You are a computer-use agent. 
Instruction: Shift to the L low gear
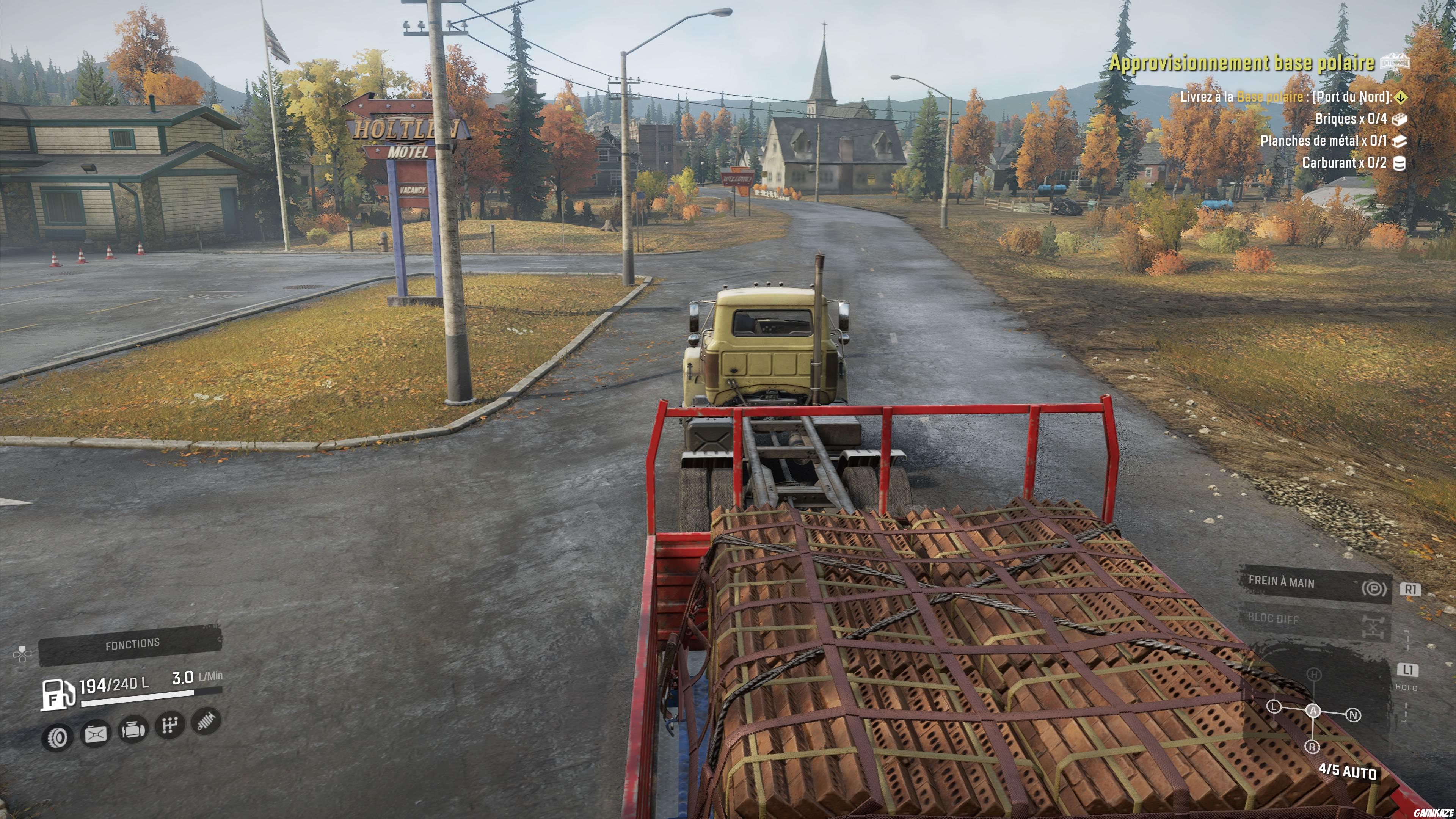pos(1274,706)
